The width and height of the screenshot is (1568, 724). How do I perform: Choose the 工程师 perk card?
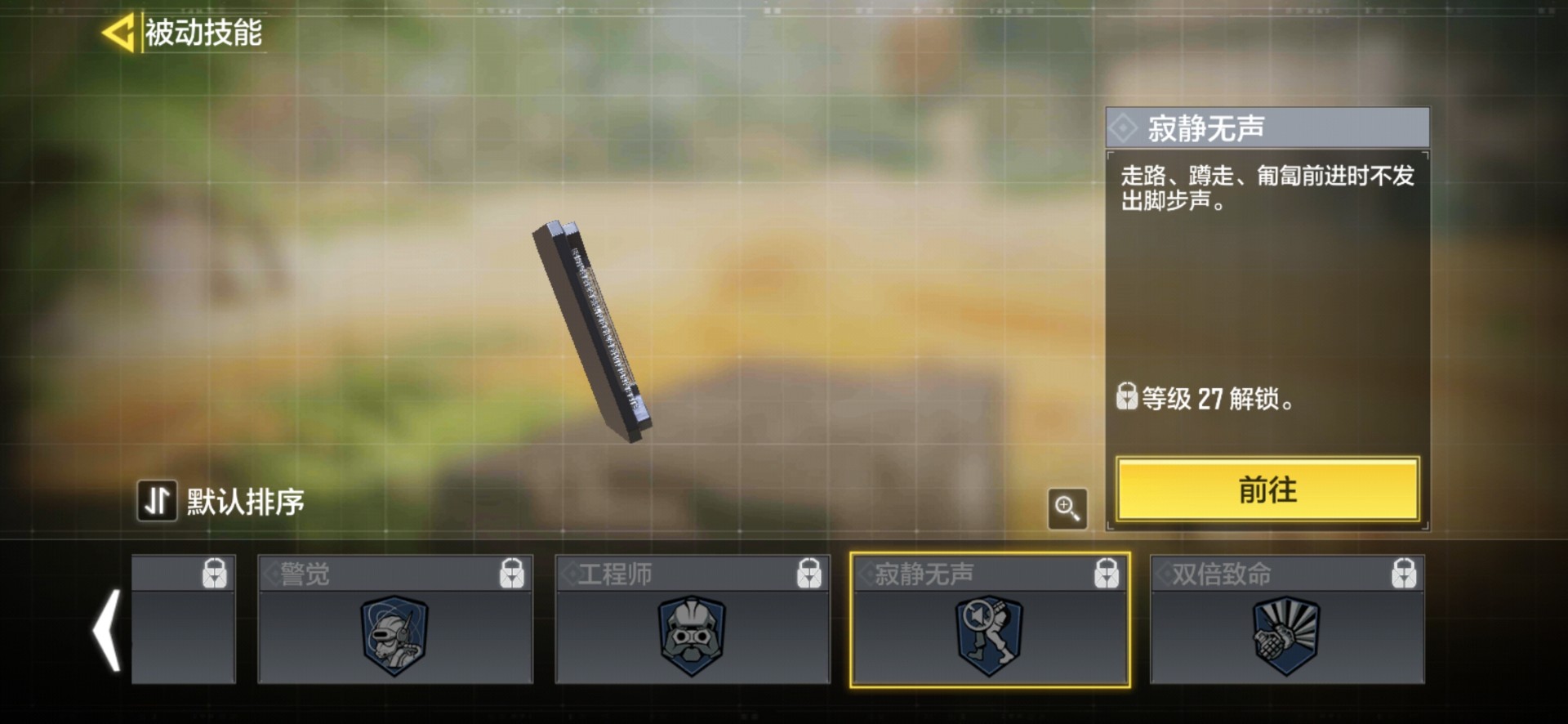point(692,619)
